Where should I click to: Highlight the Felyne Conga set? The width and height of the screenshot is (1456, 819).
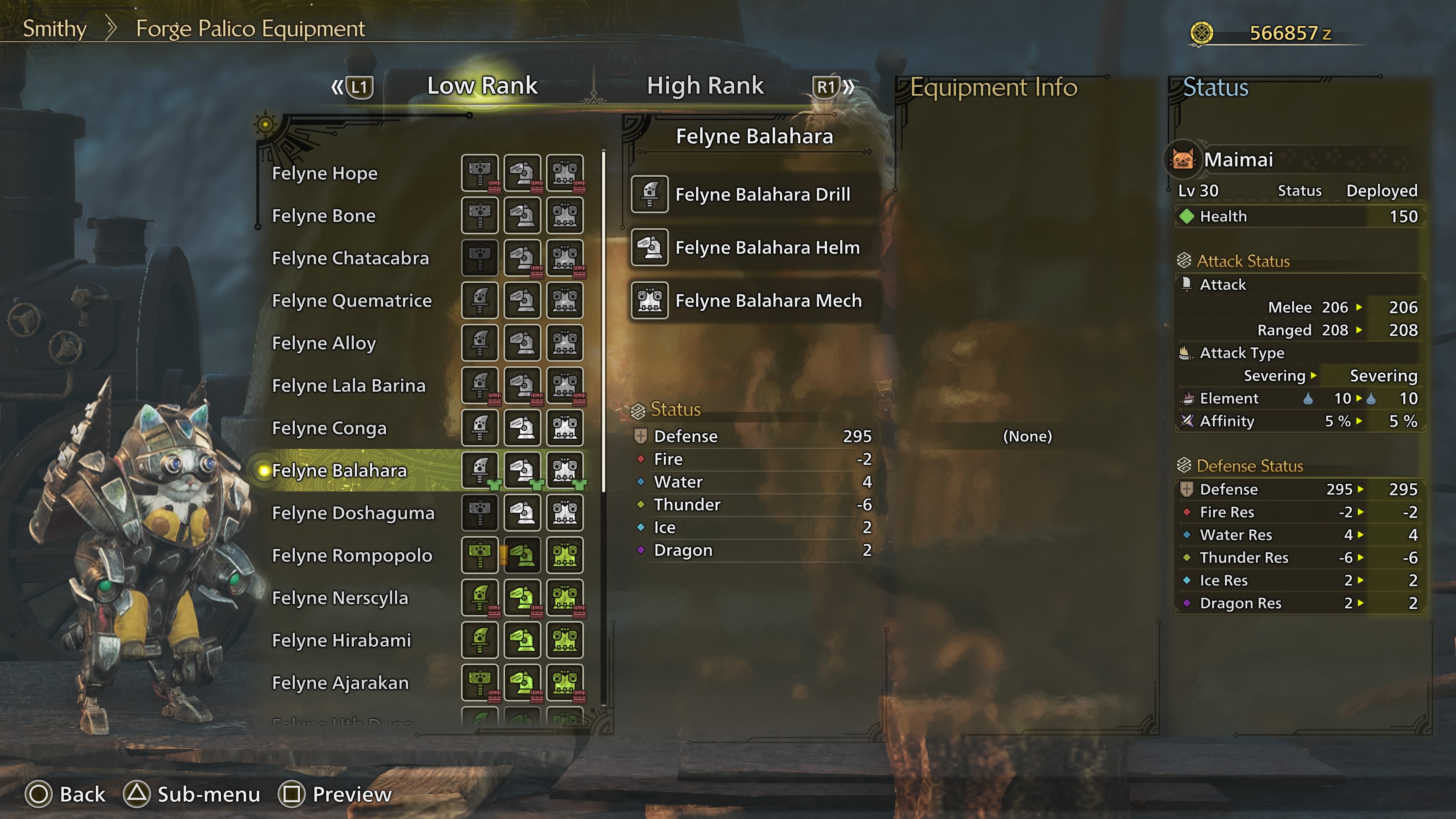click(x=329, y=428)
